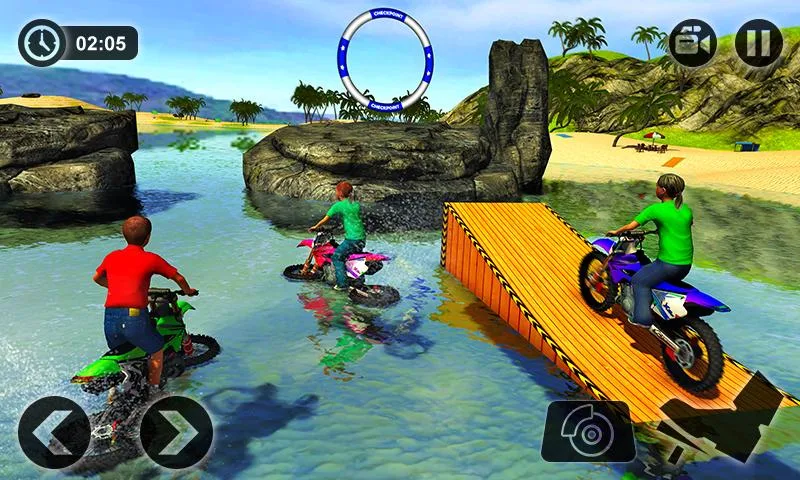Pause the game

[759, 43]
